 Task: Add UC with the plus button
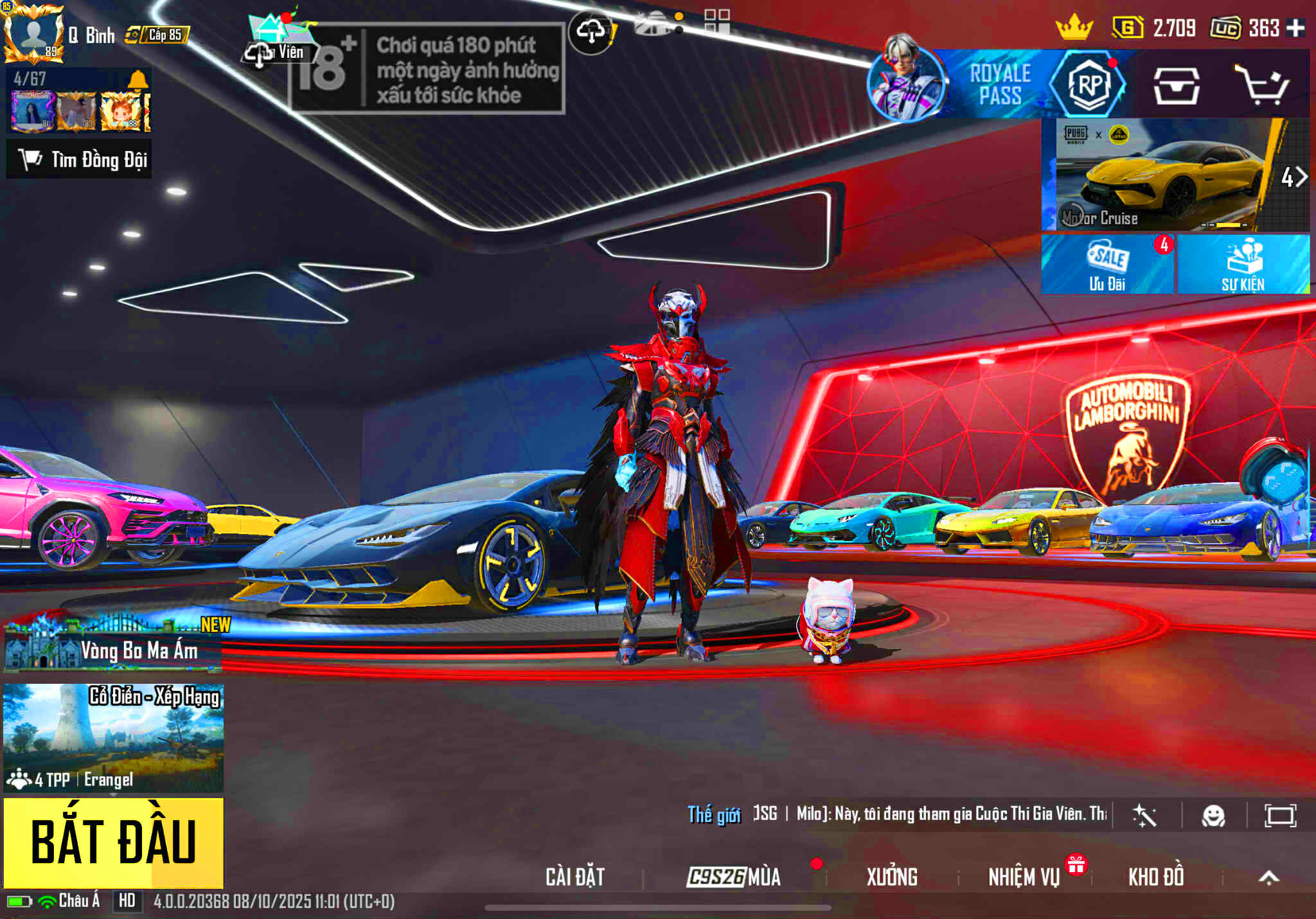(x=1295, y=28)
